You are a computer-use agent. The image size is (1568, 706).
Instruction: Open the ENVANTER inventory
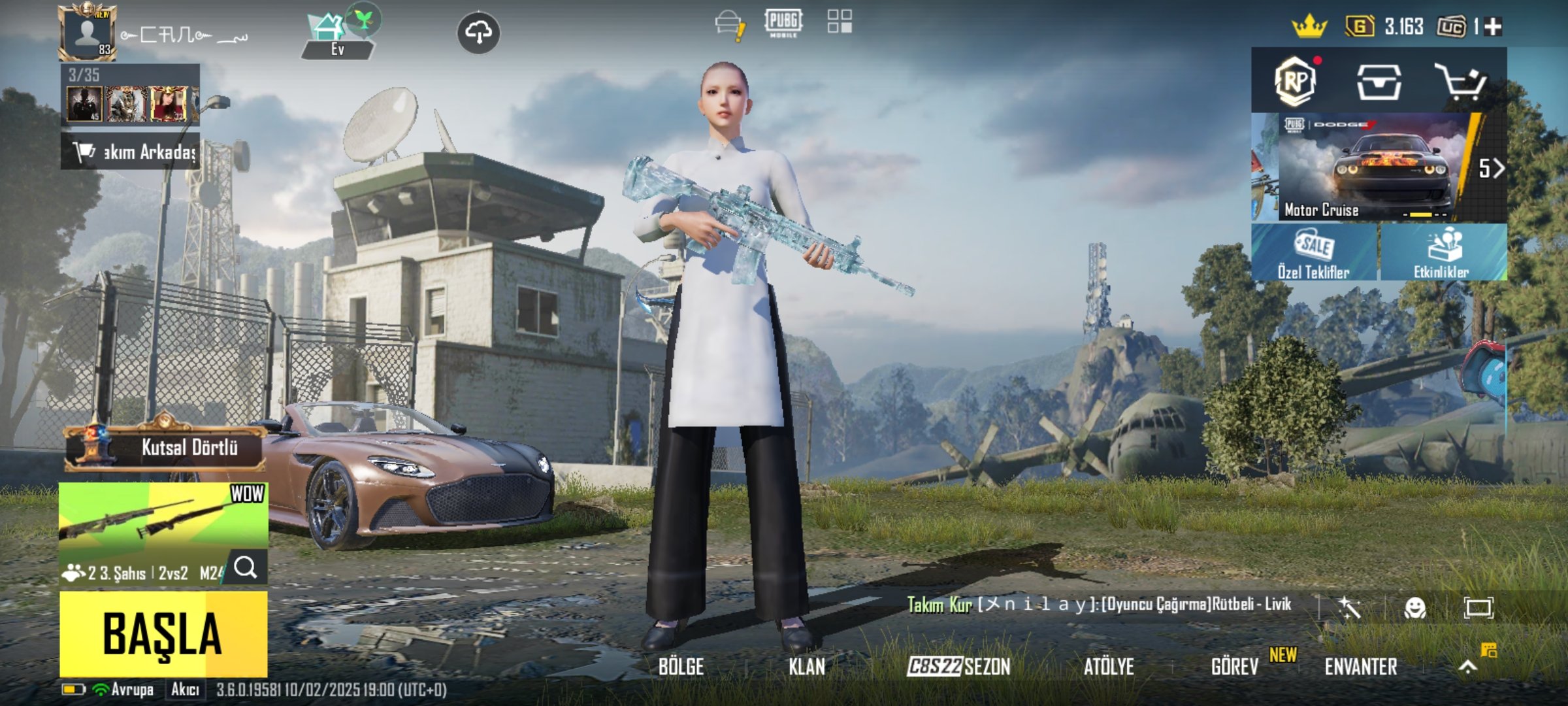(1361, 667)
